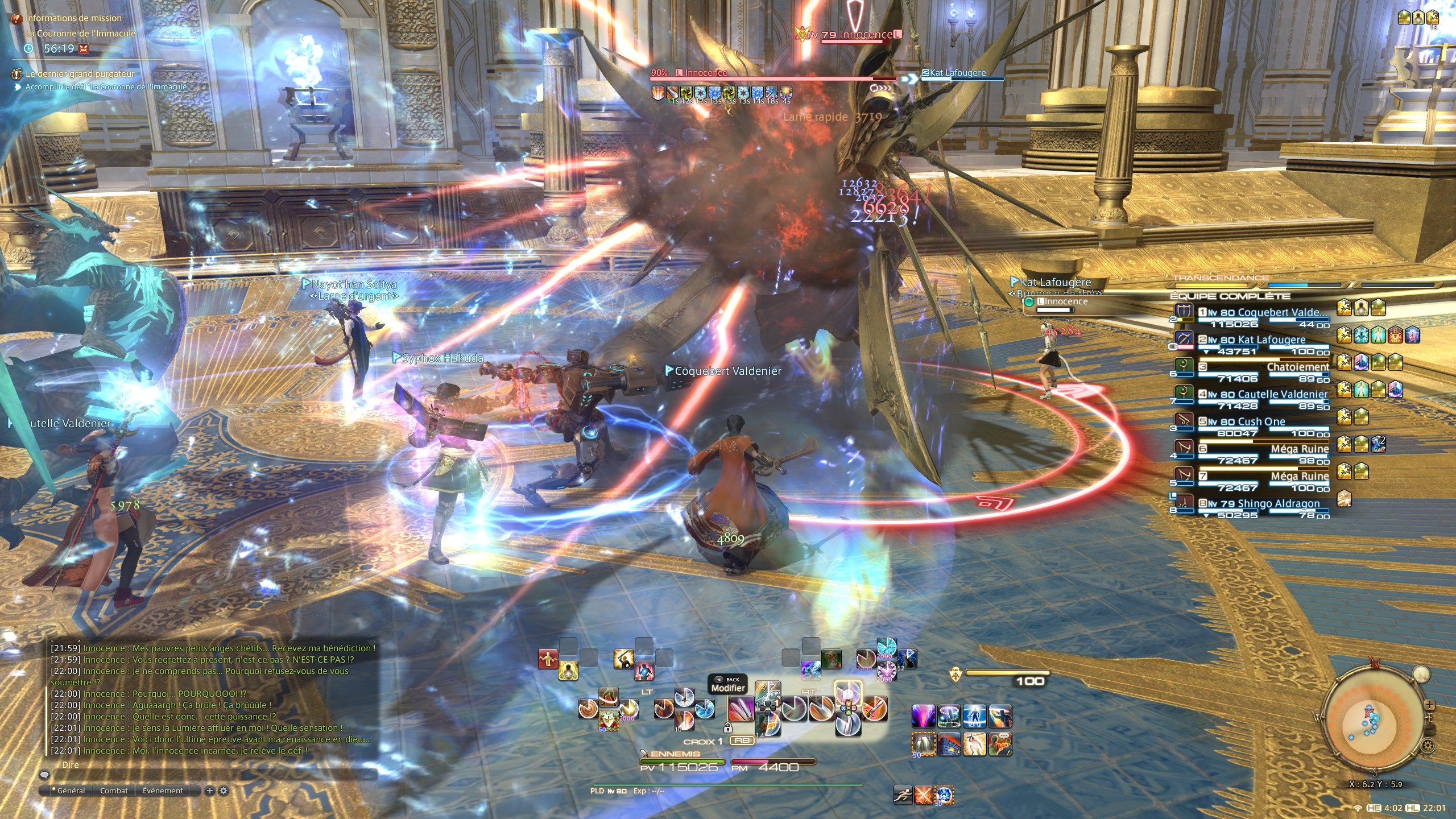The height and width of the screenshot is (819, 1456).
Task: Switch to the Combat chat tab
Action: point(114,791)
